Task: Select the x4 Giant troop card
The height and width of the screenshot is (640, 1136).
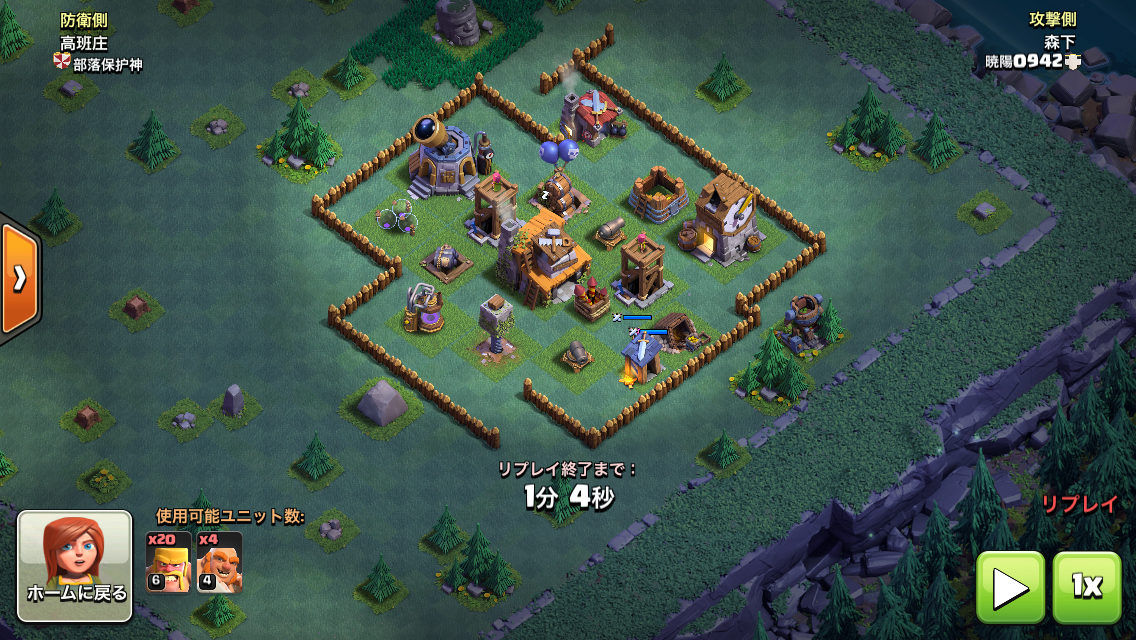Action: [x=219, y=562]
